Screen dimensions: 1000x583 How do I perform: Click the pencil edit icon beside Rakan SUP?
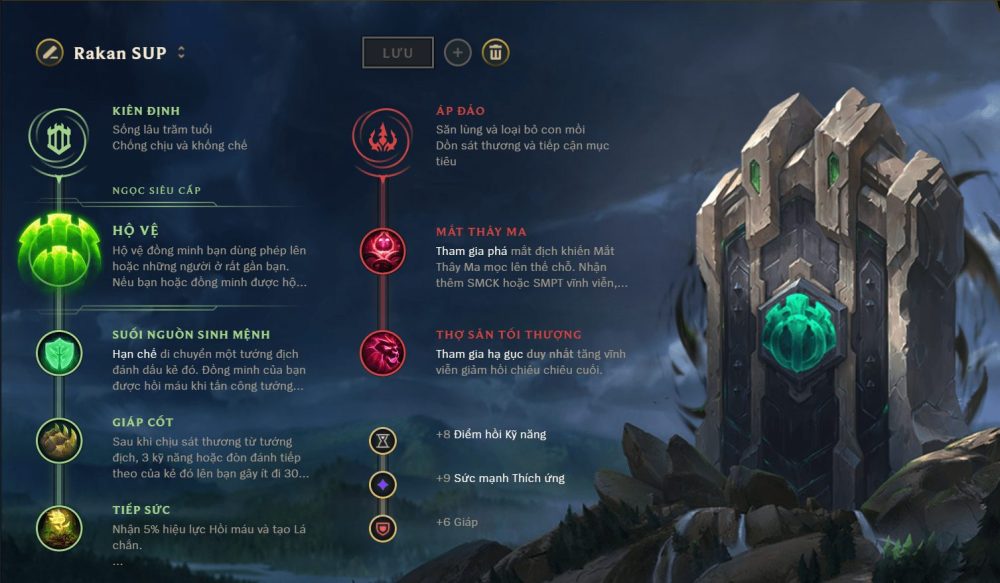click(50, 52)
